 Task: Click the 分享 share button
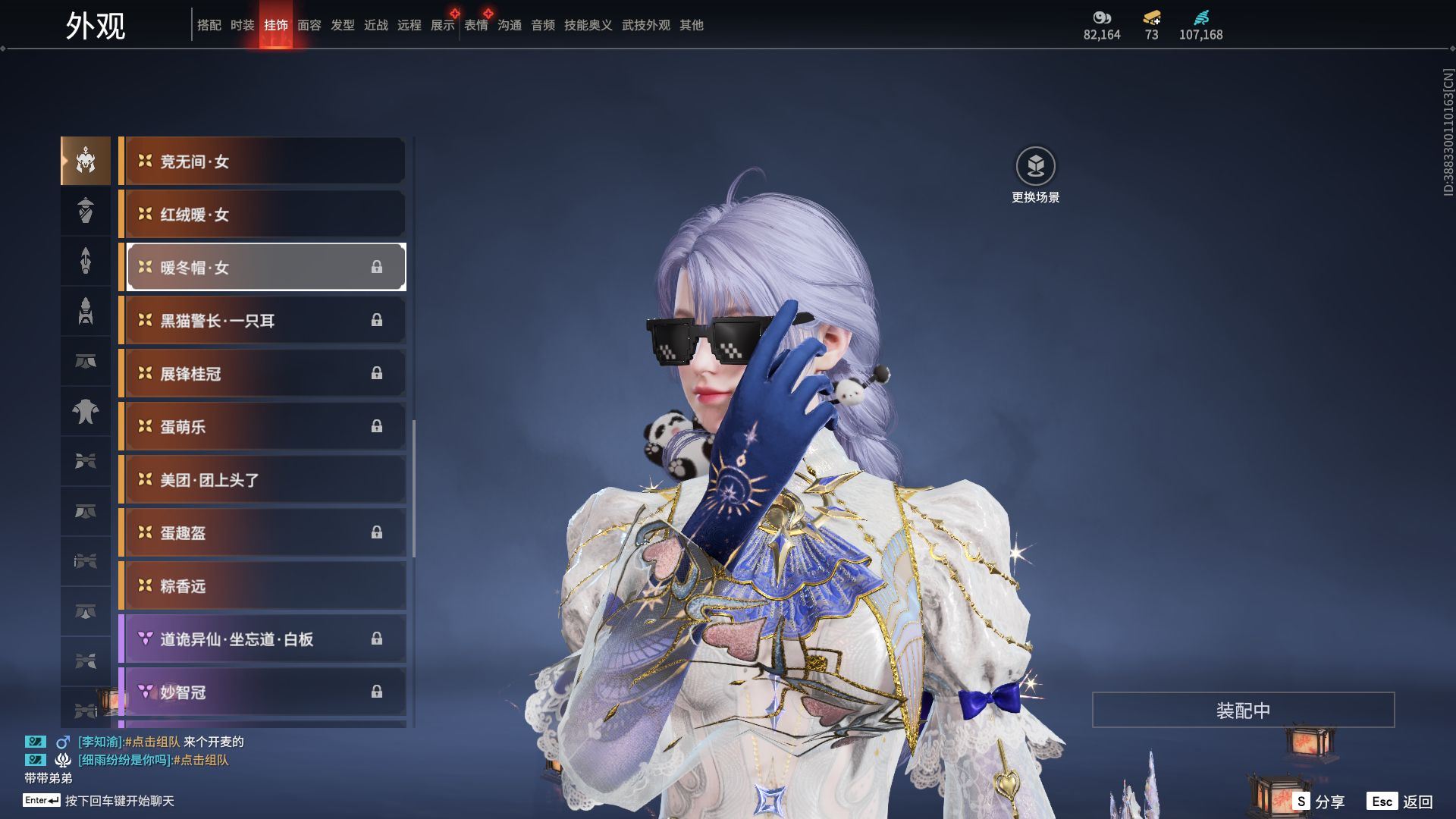point(1319,801)
